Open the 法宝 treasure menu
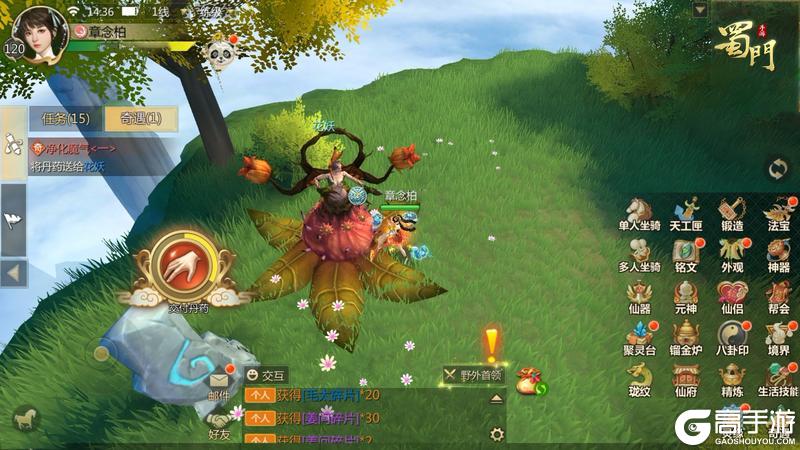800x450 pixels. [779, 212]
